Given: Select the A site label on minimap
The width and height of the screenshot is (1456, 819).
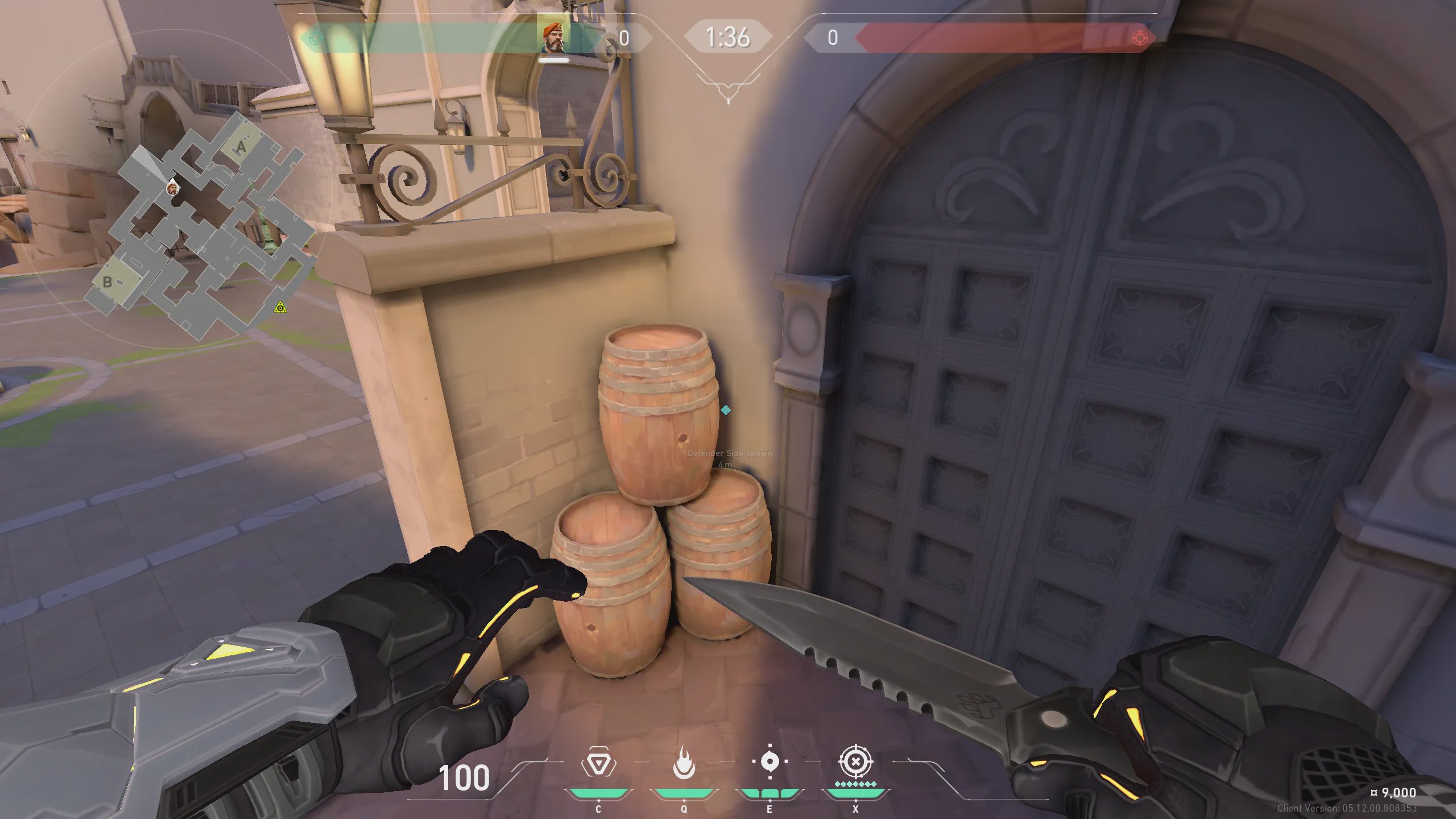Looking at the screenshot, I should (242, 148).
